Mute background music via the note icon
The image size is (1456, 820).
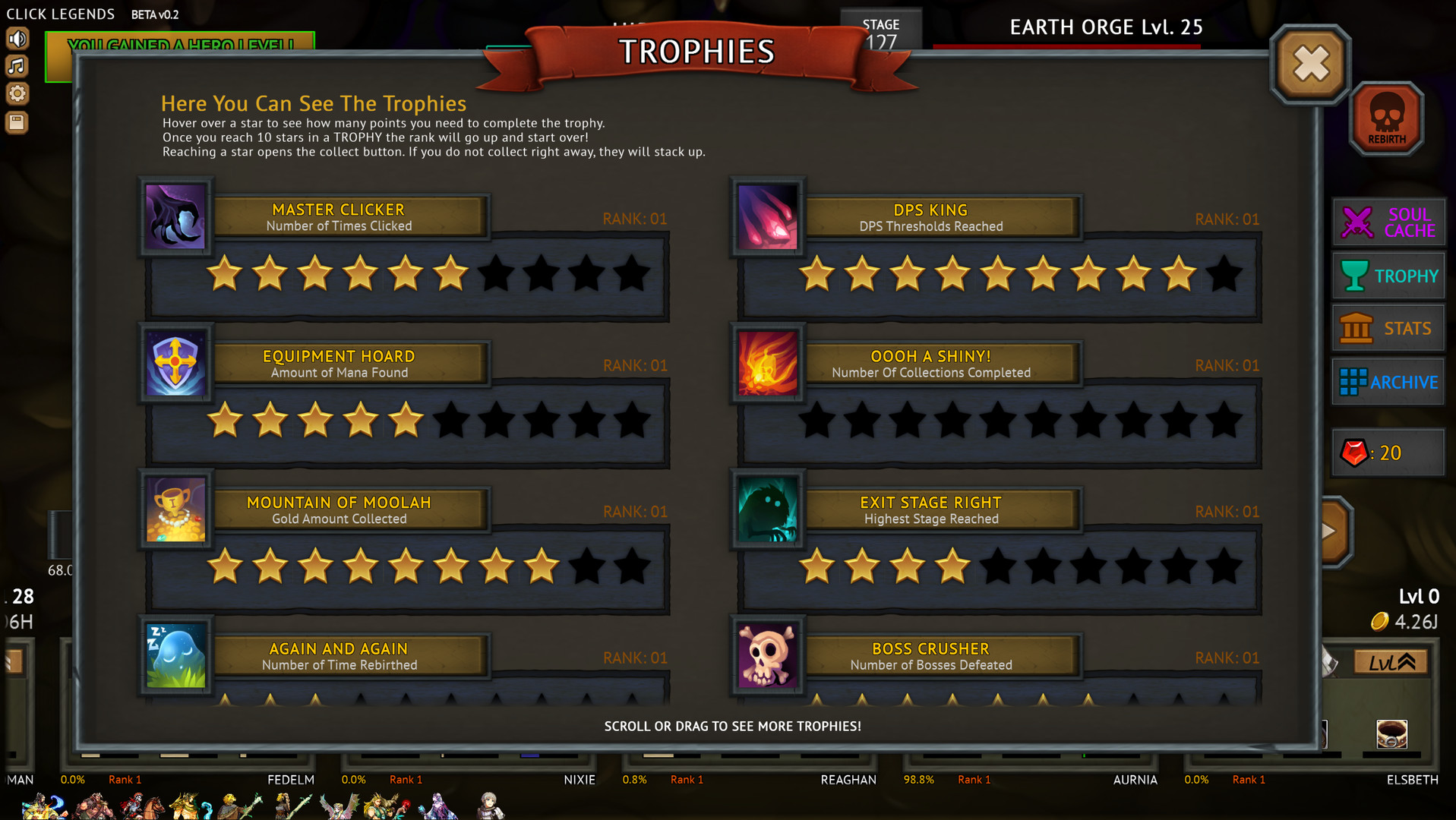coord(17,66)
